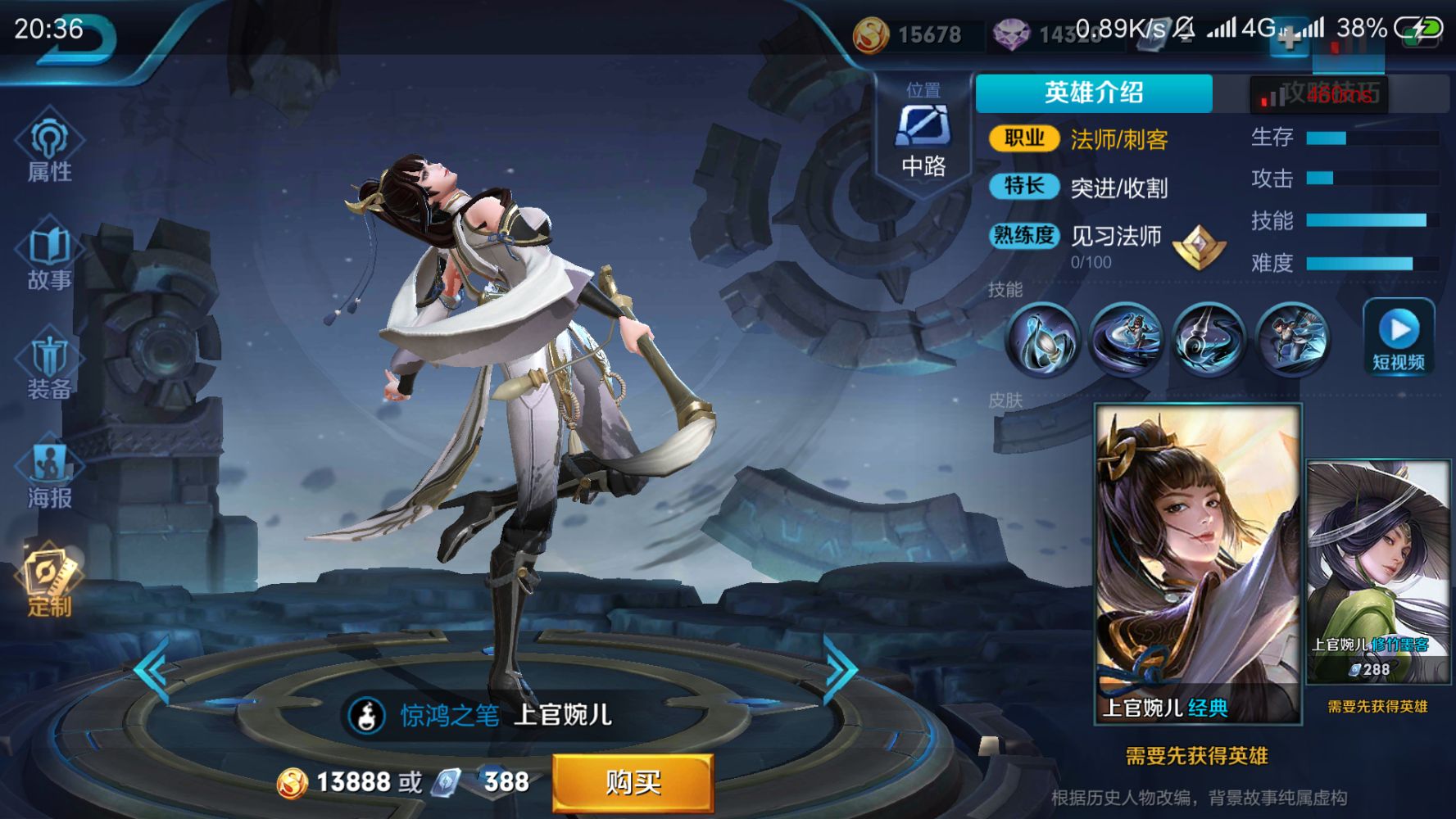Screen dimensions: 1456x819
Task: Open the 装备 equipment page
Action: 49,365
